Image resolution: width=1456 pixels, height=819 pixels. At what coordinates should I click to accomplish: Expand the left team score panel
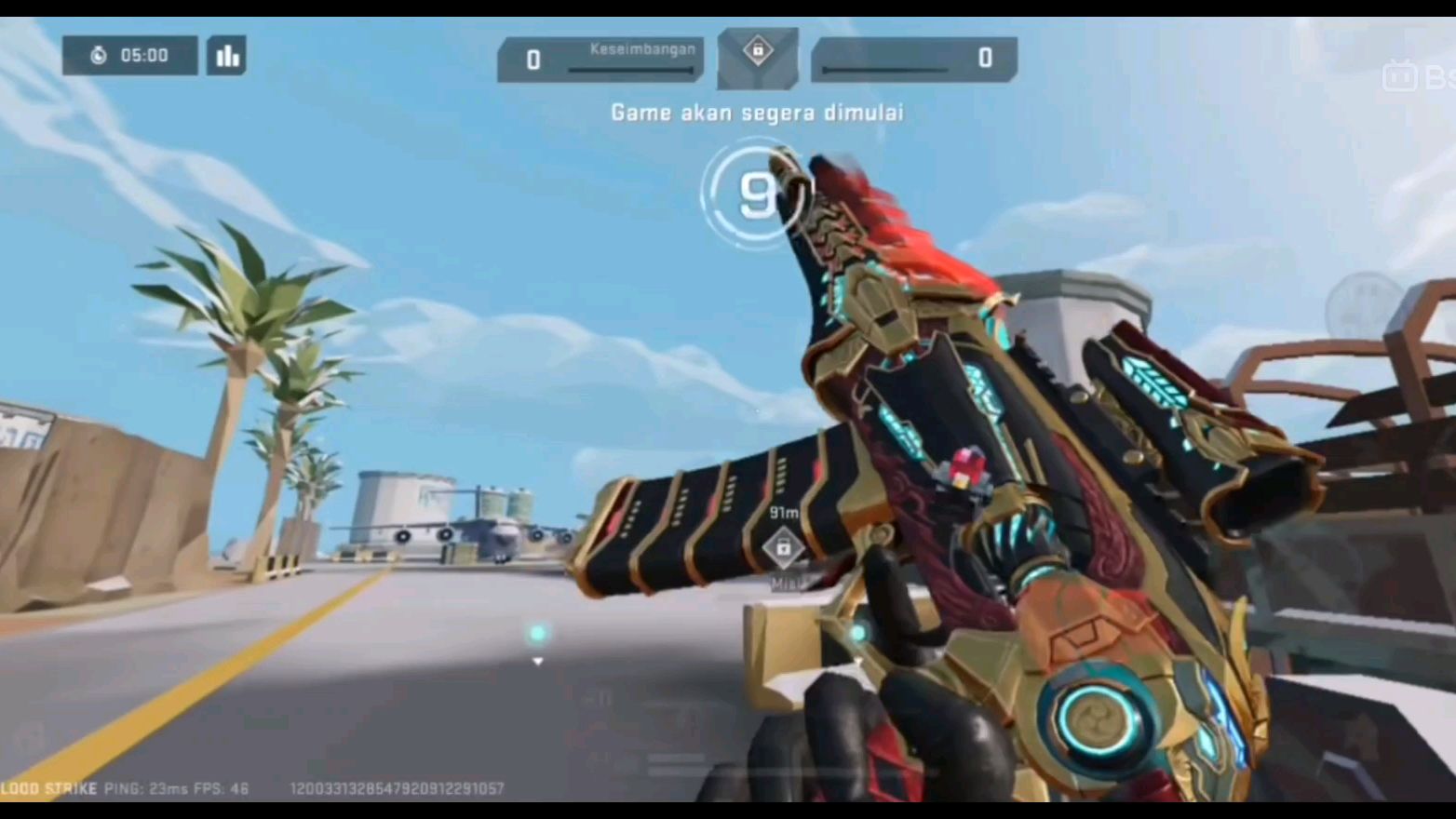click(600, 60)
